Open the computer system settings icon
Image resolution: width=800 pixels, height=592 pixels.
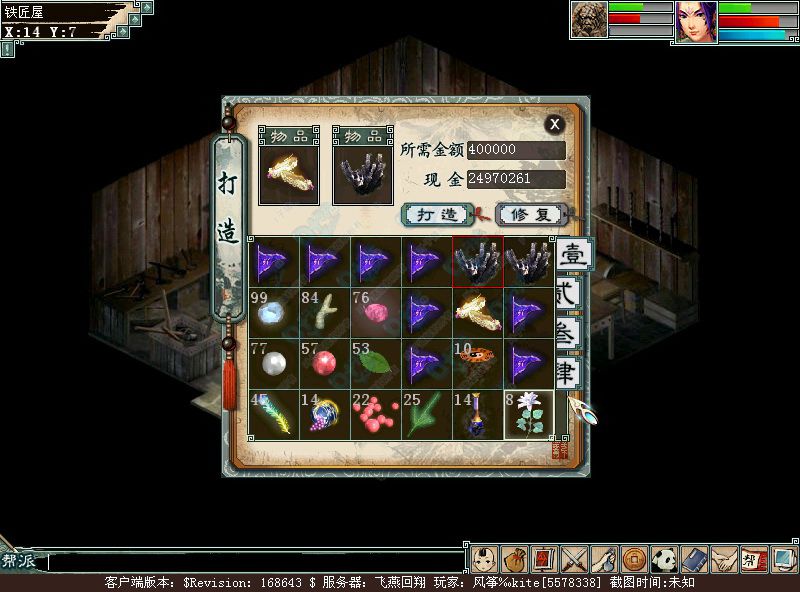click(x=785, y=558)
